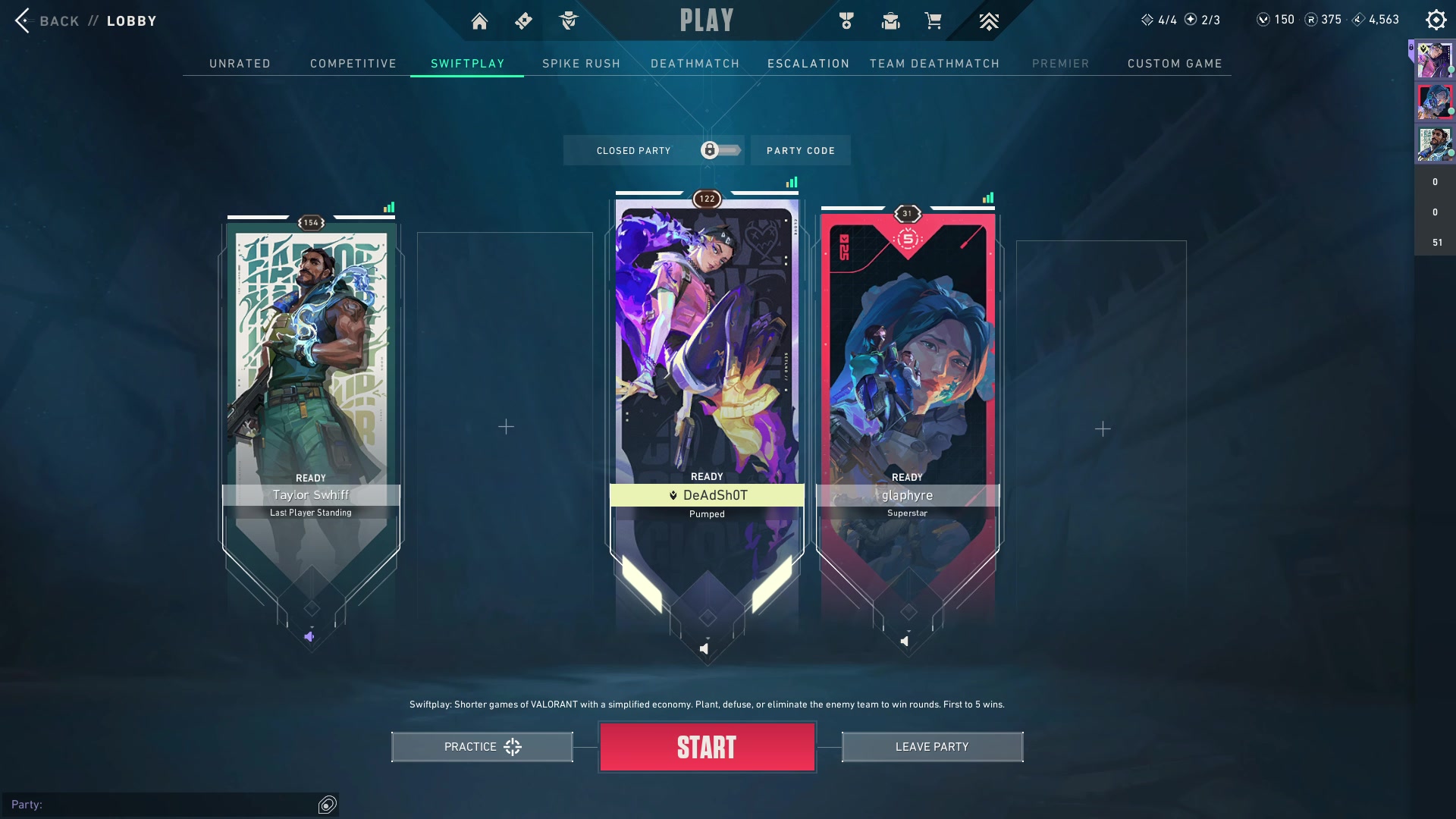This screenshot has width=1456, height=819.
Task: Switch to Deathmatch mode
Action: [695, 64]
